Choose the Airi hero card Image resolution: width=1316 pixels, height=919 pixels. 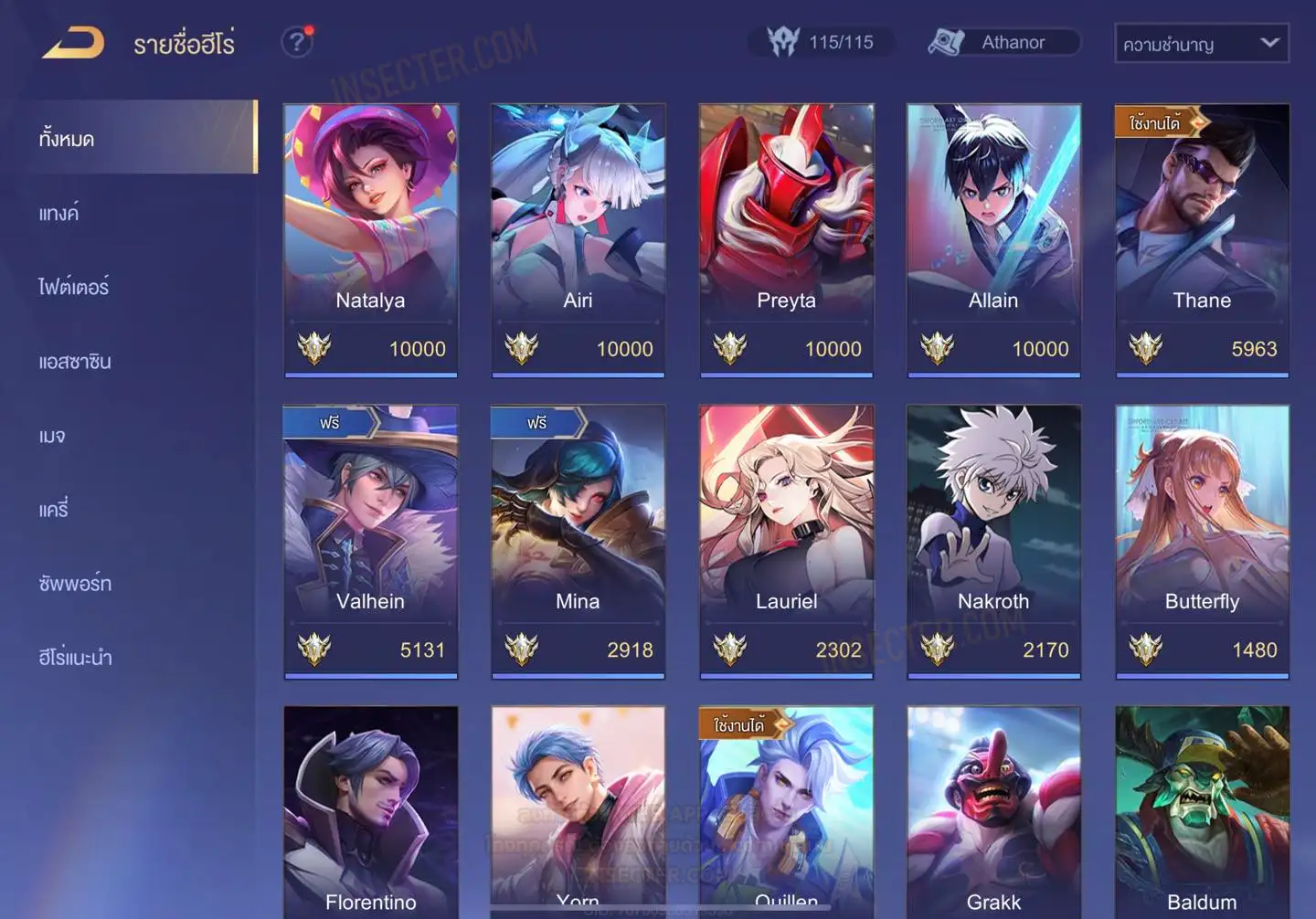(x=578, y=239)
